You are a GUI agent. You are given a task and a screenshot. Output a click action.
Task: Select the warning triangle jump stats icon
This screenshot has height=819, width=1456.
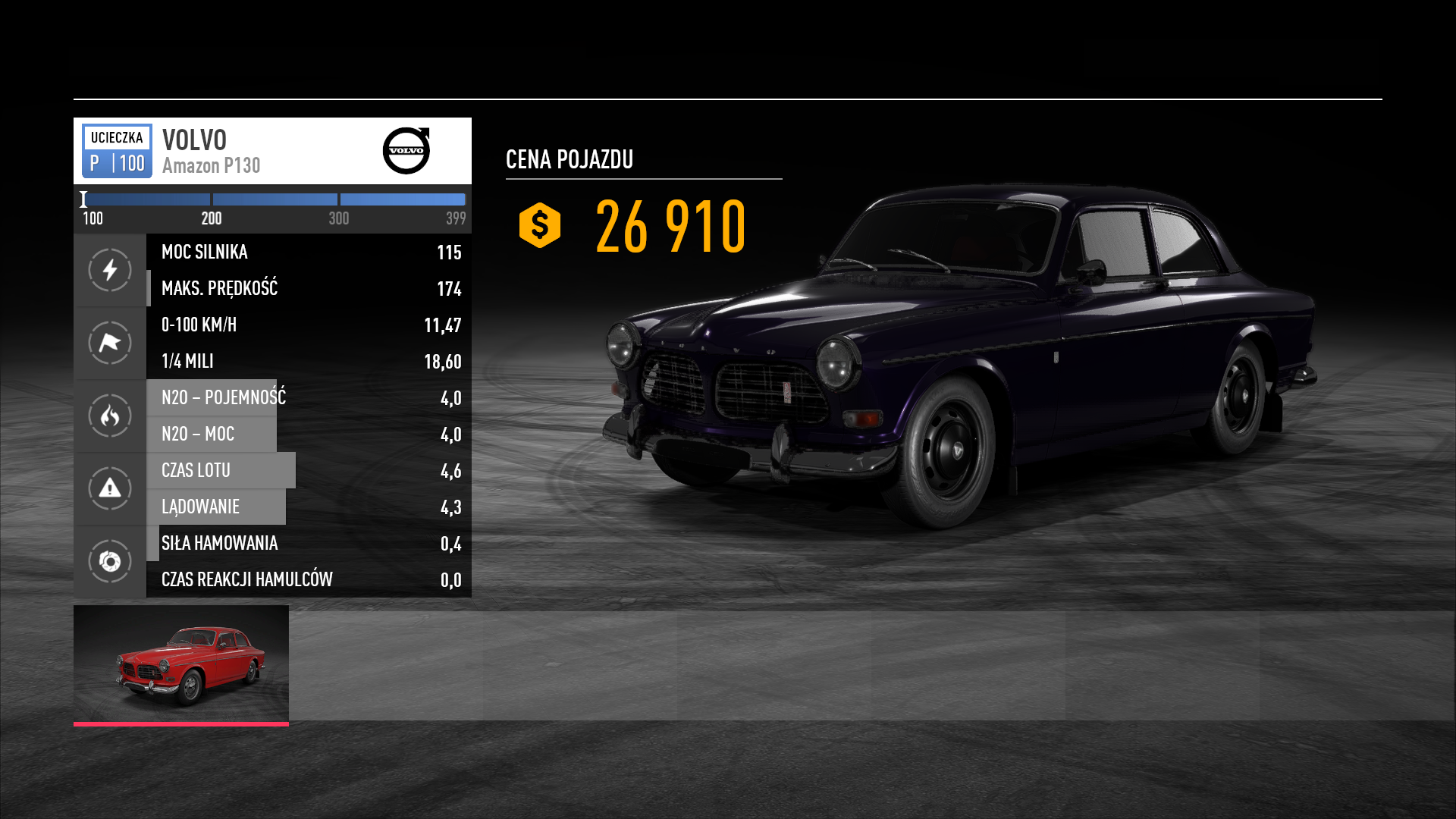[110, 488]
